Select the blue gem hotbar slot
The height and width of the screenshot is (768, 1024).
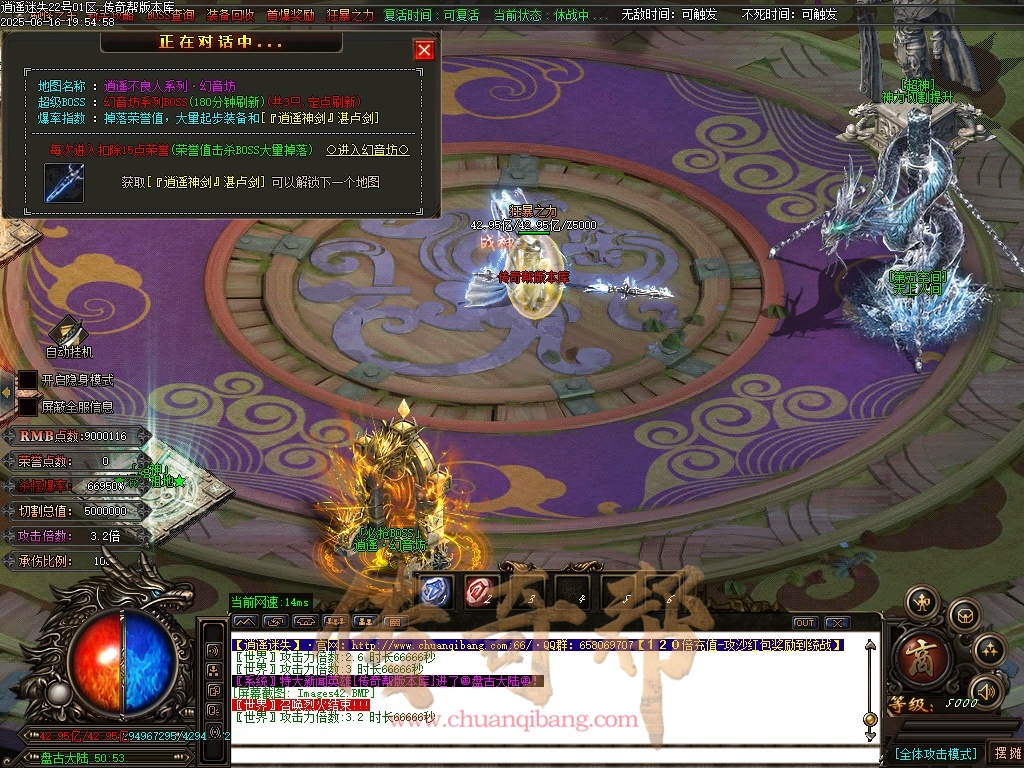click(435, 590)
